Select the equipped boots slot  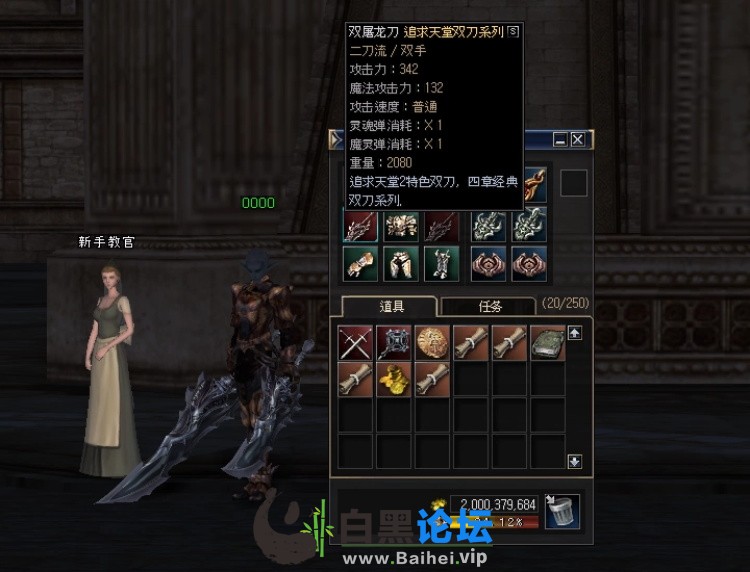pyautogui.click(x=441, y=263)
